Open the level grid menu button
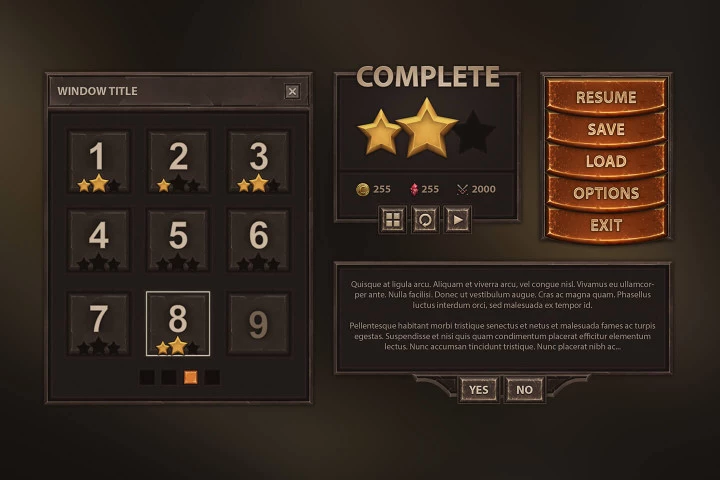Screen dimensions: 720x480 click(x=393, y=219)
